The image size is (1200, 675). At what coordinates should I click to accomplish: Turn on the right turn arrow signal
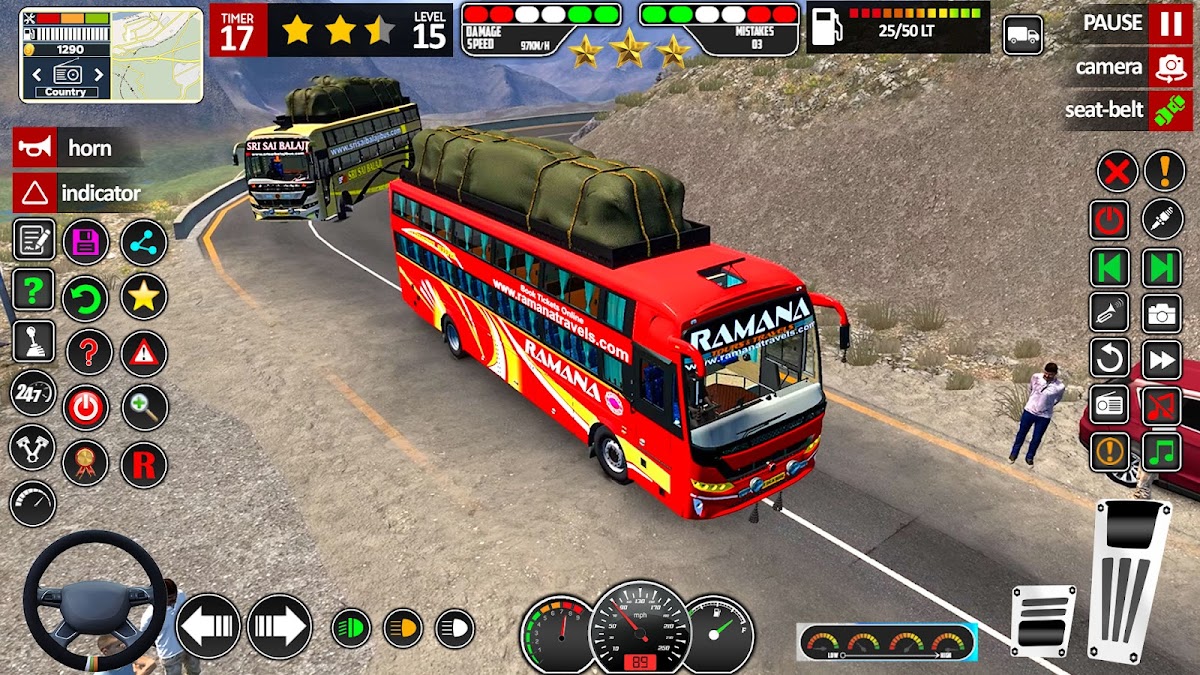point(279,626)
